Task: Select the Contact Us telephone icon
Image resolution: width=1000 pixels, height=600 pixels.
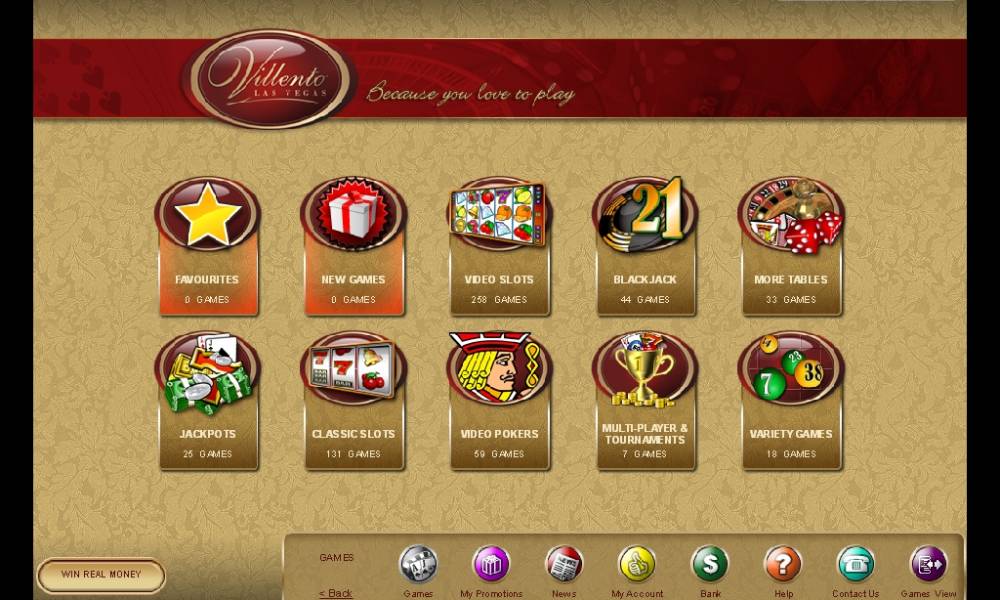Action: (x=856, y=565)
